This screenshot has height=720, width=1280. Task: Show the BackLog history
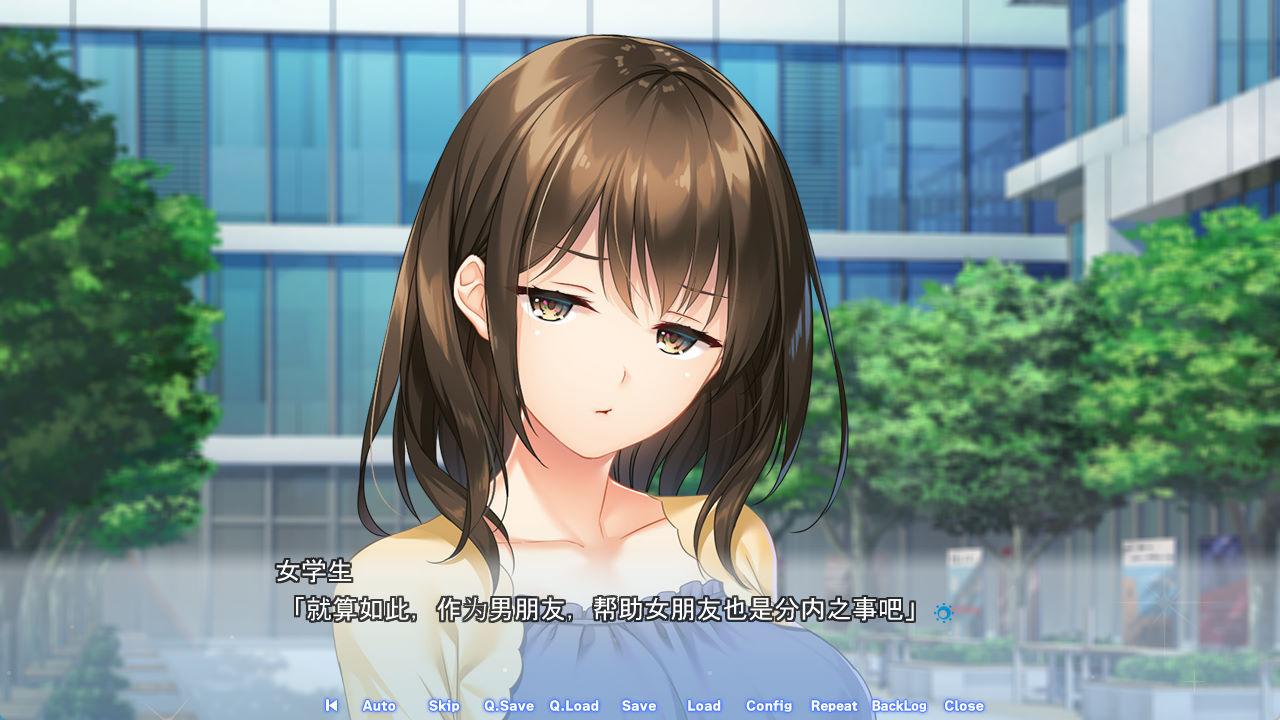[x=899, y=705]
